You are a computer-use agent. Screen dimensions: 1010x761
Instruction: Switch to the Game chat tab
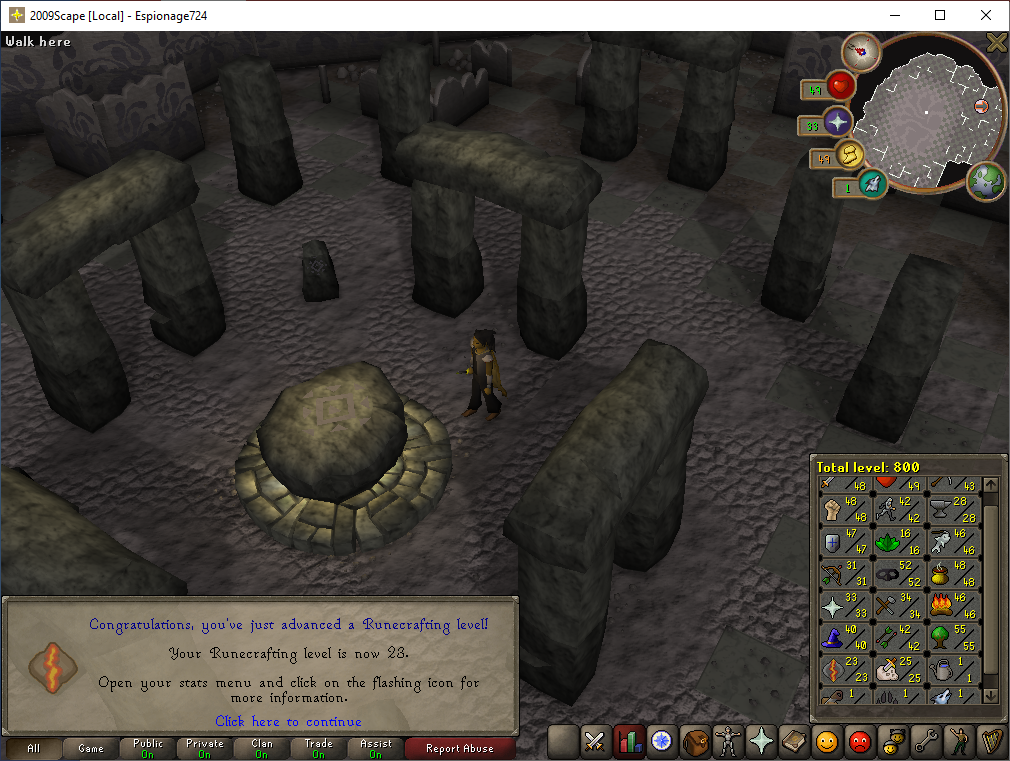tap(91, 748)
